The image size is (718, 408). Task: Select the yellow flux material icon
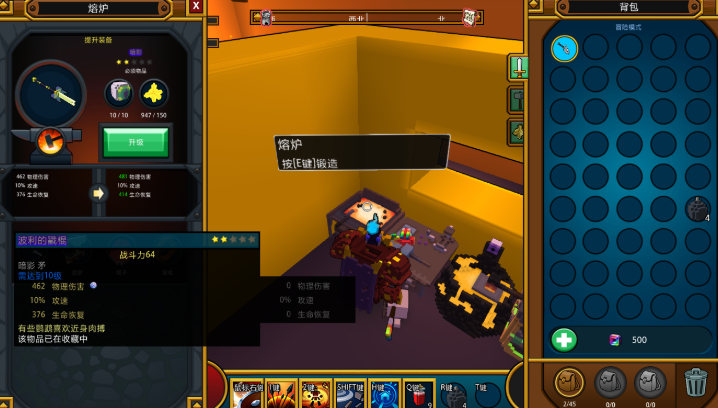click(x=153, y=94)
